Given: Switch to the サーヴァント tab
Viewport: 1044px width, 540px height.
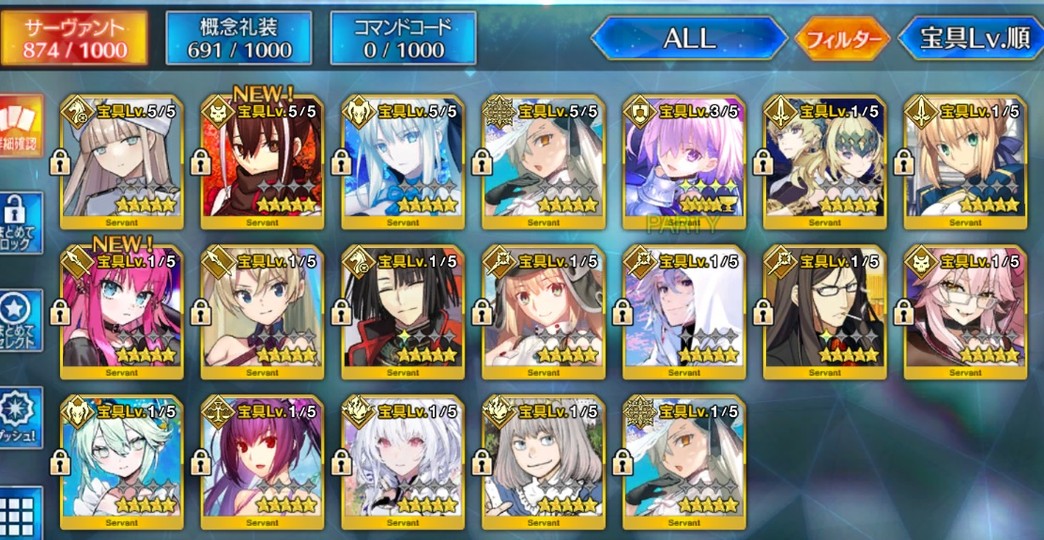Looking at the screenshot, I should point(75,38).
